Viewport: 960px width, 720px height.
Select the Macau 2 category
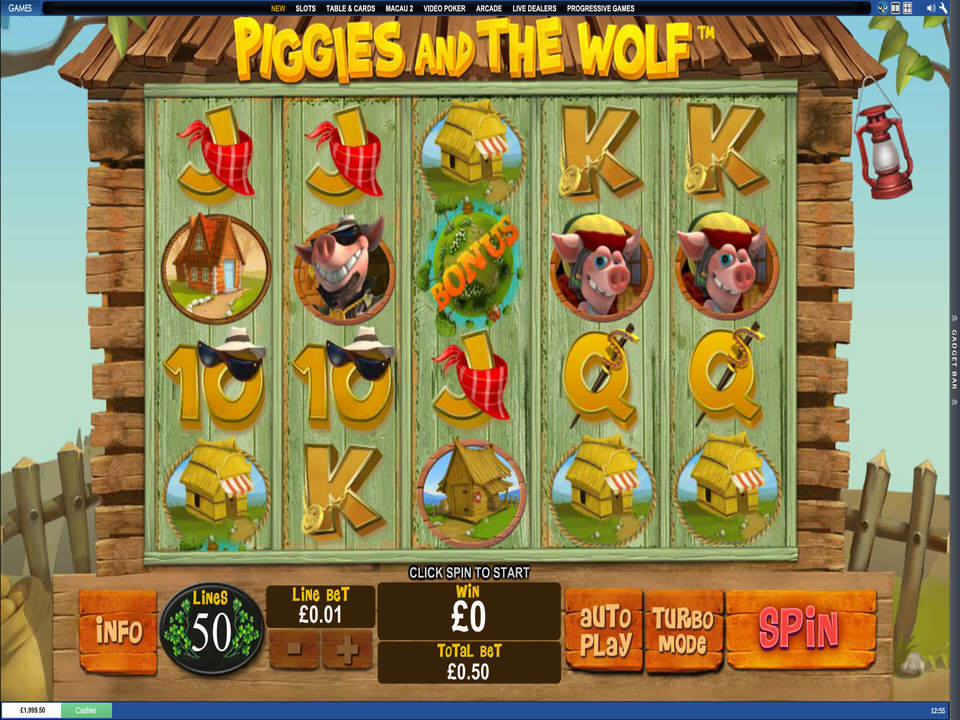coord(399,8)
